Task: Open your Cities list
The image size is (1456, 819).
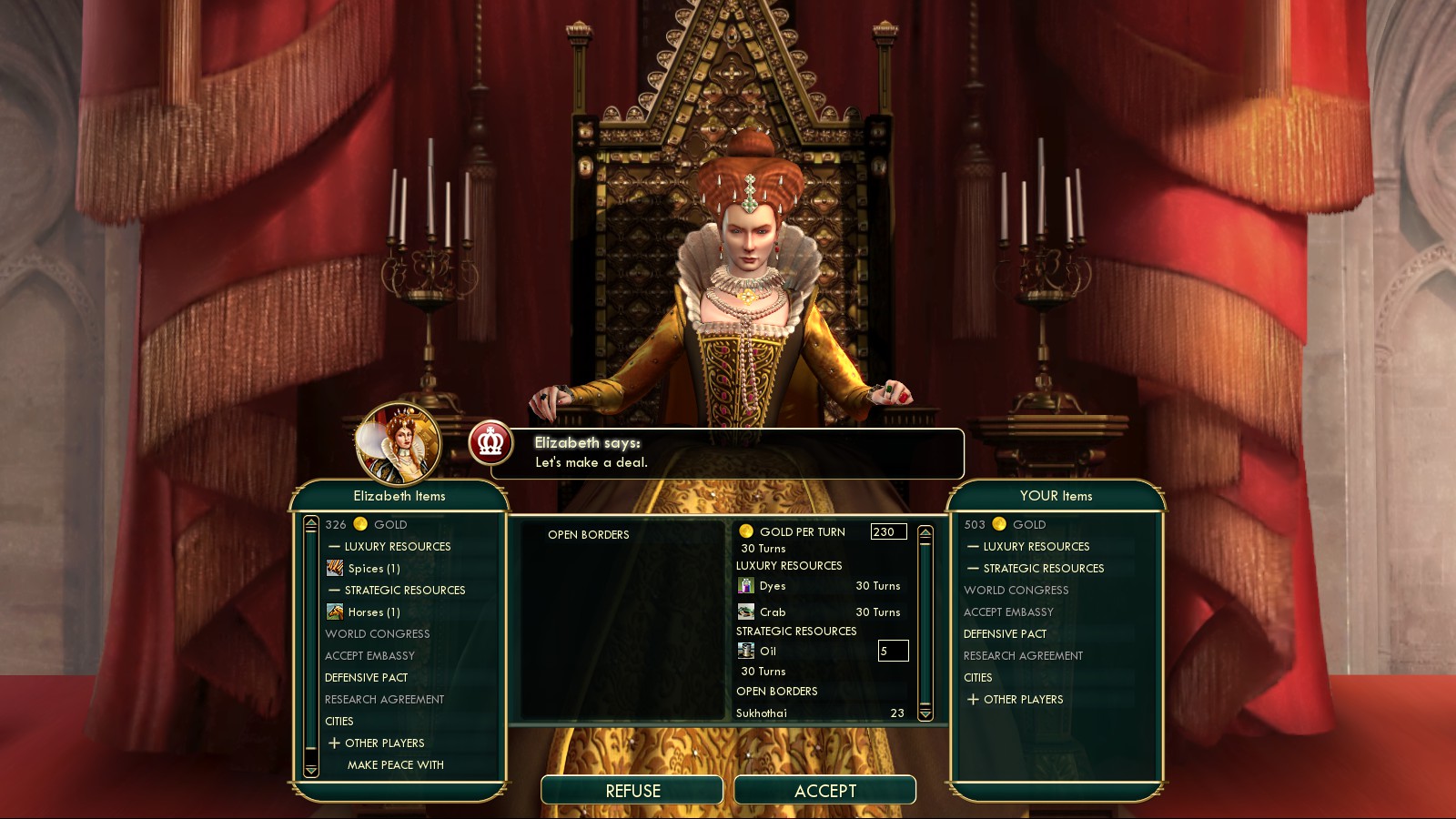Action: [978, 678]
